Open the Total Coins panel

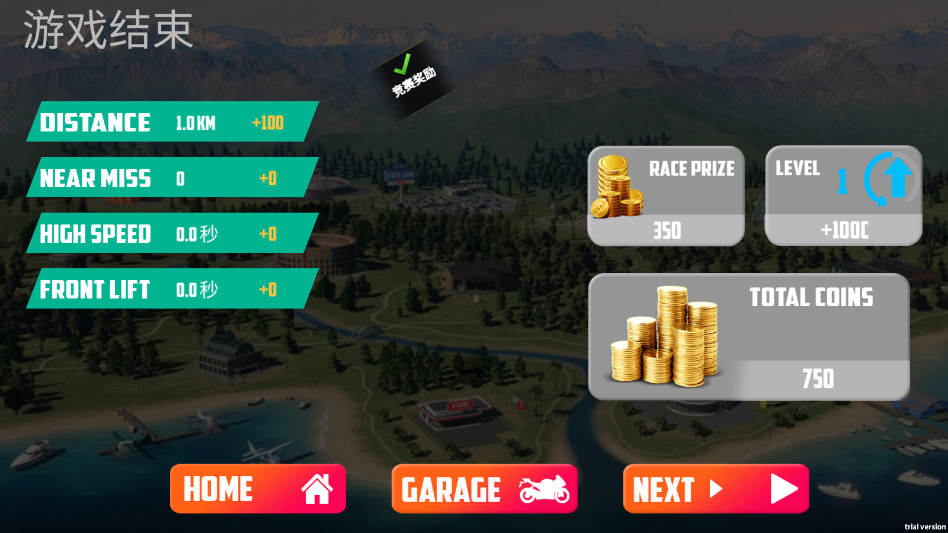click(748, 337)
